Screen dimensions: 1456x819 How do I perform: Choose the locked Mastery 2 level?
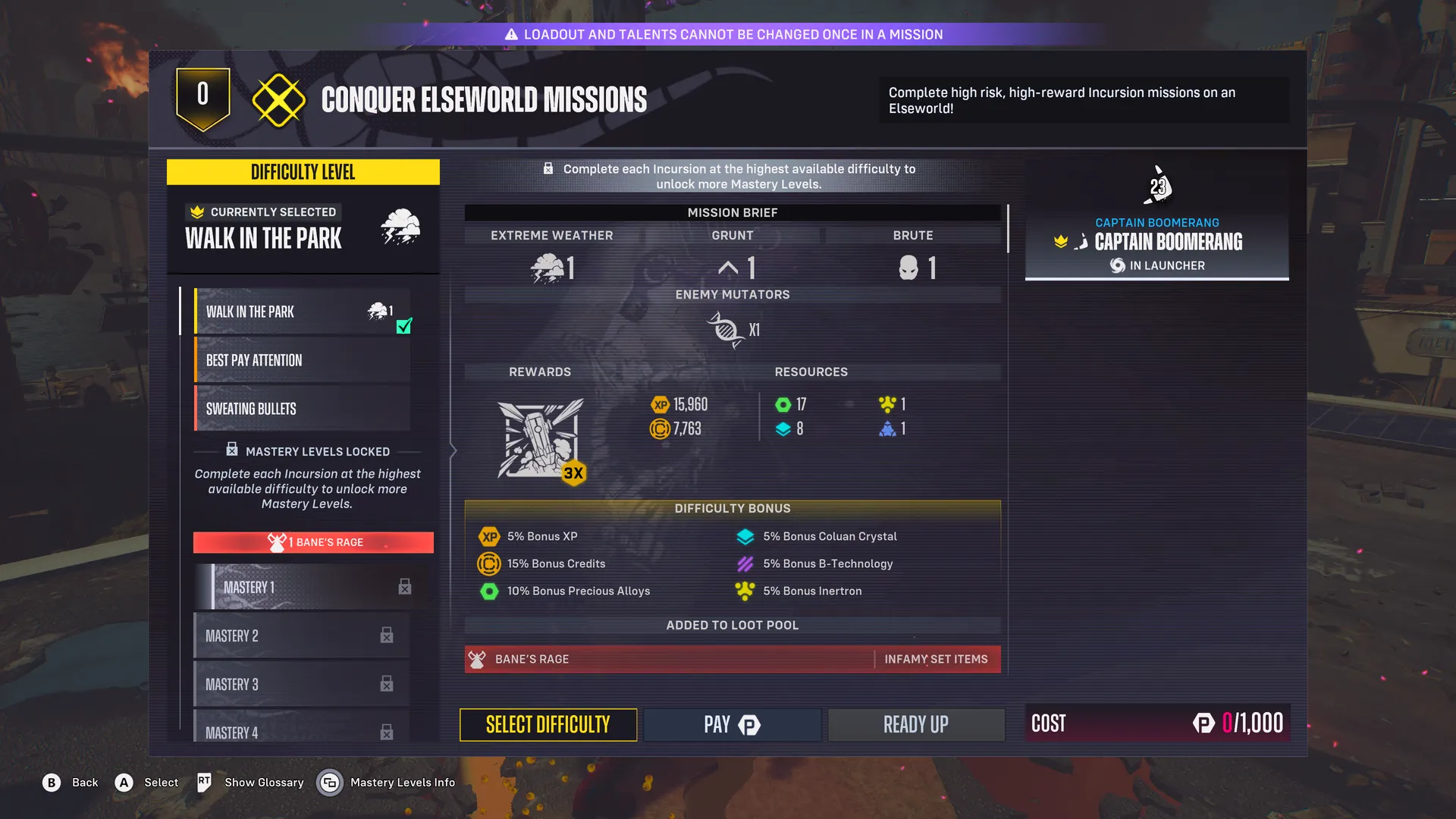tap(302, 635)
